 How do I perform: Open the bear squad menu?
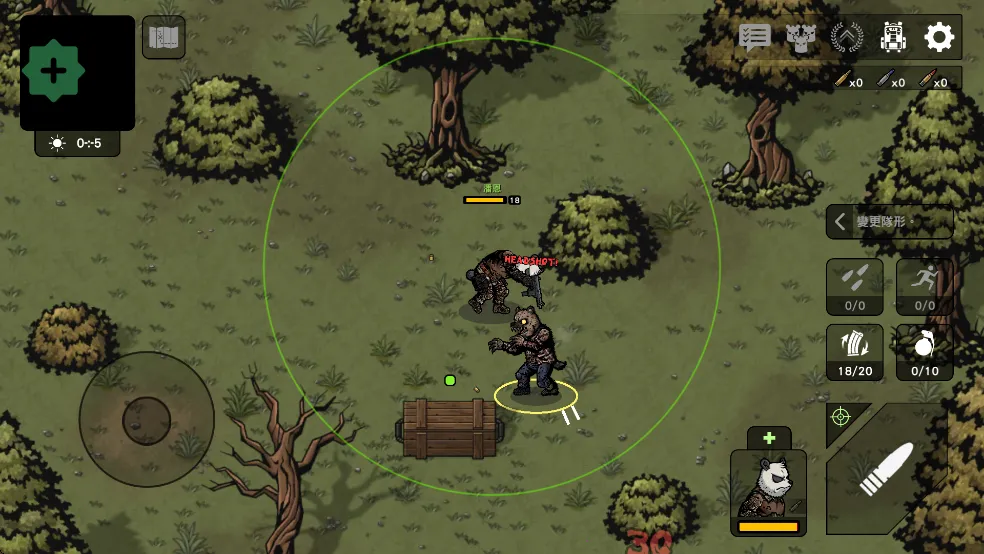(801, 38)
